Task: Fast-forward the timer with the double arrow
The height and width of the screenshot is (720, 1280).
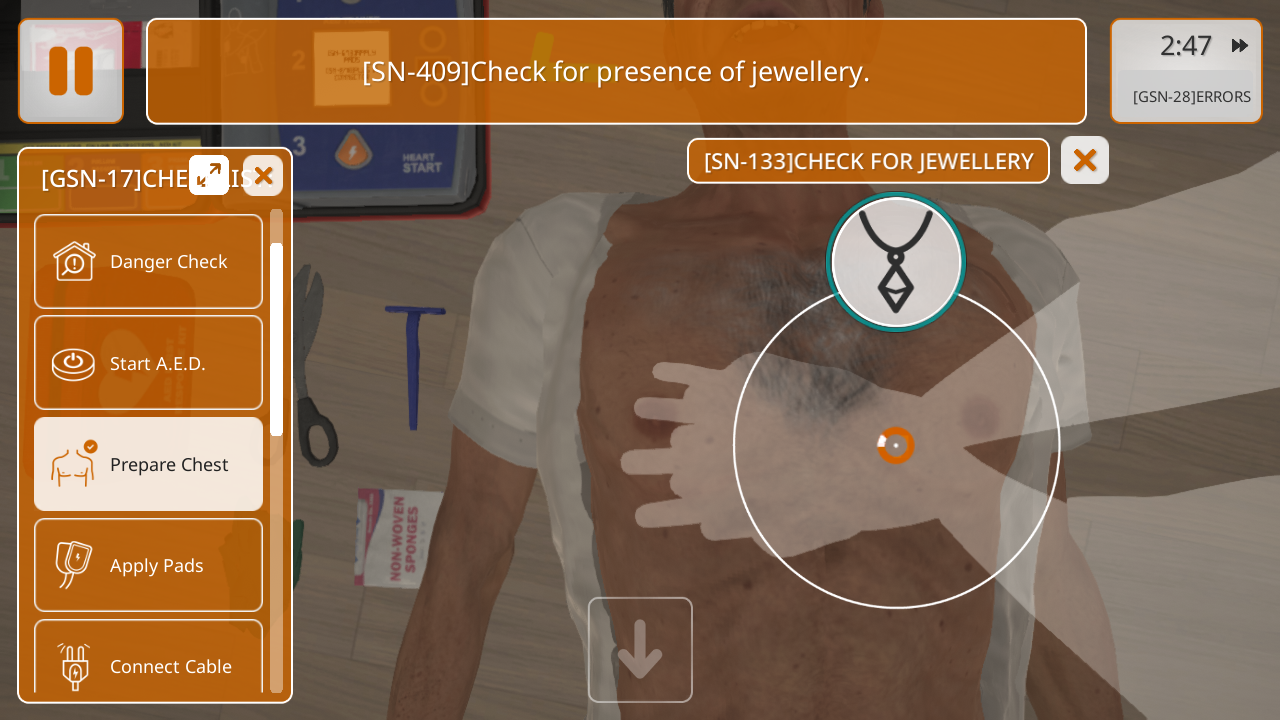Action: (1240, 45)
